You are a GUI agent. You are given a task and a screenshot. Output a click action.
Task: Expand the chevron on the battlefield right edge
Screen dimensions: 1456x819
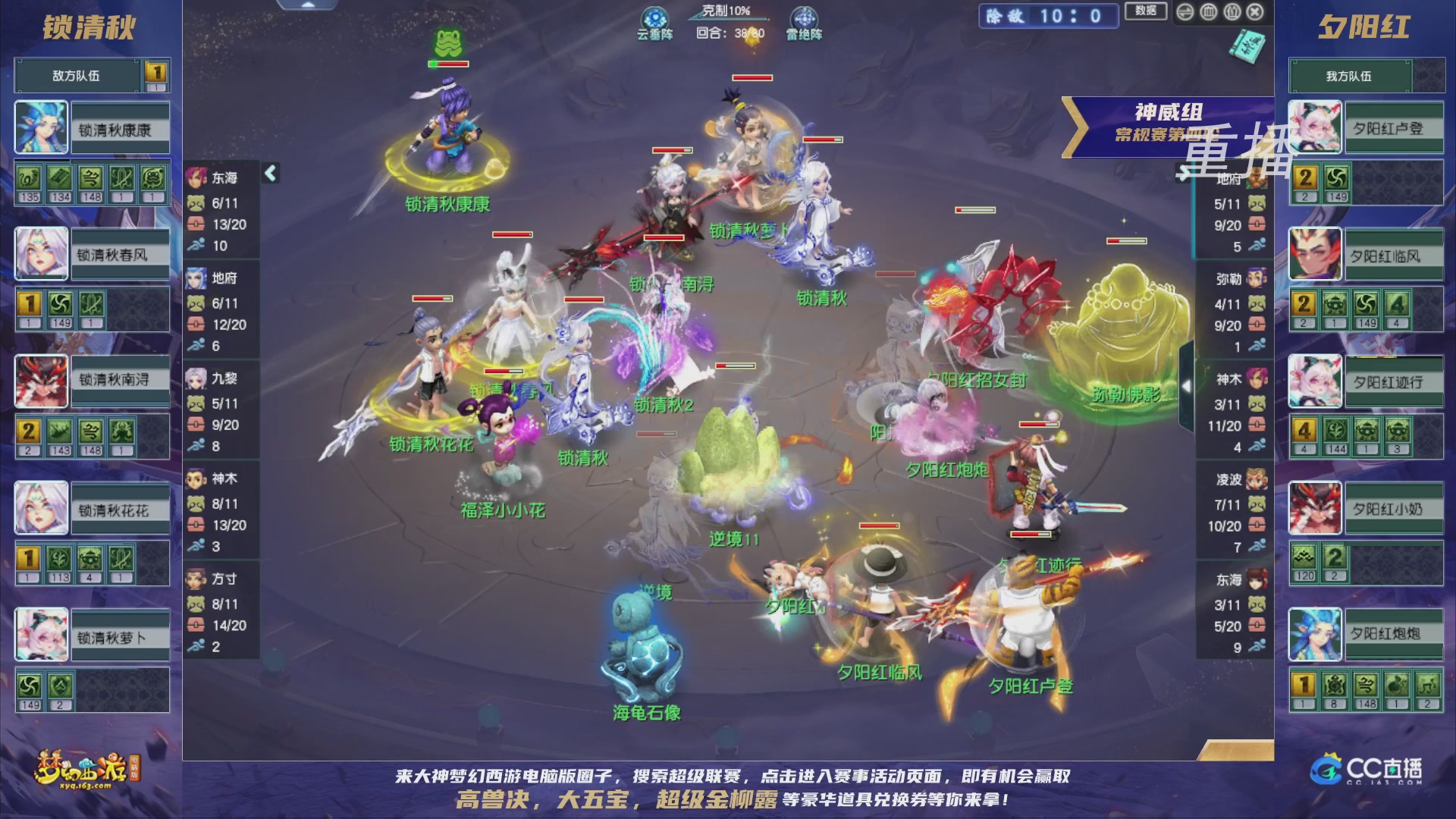tap(1185, 387)
